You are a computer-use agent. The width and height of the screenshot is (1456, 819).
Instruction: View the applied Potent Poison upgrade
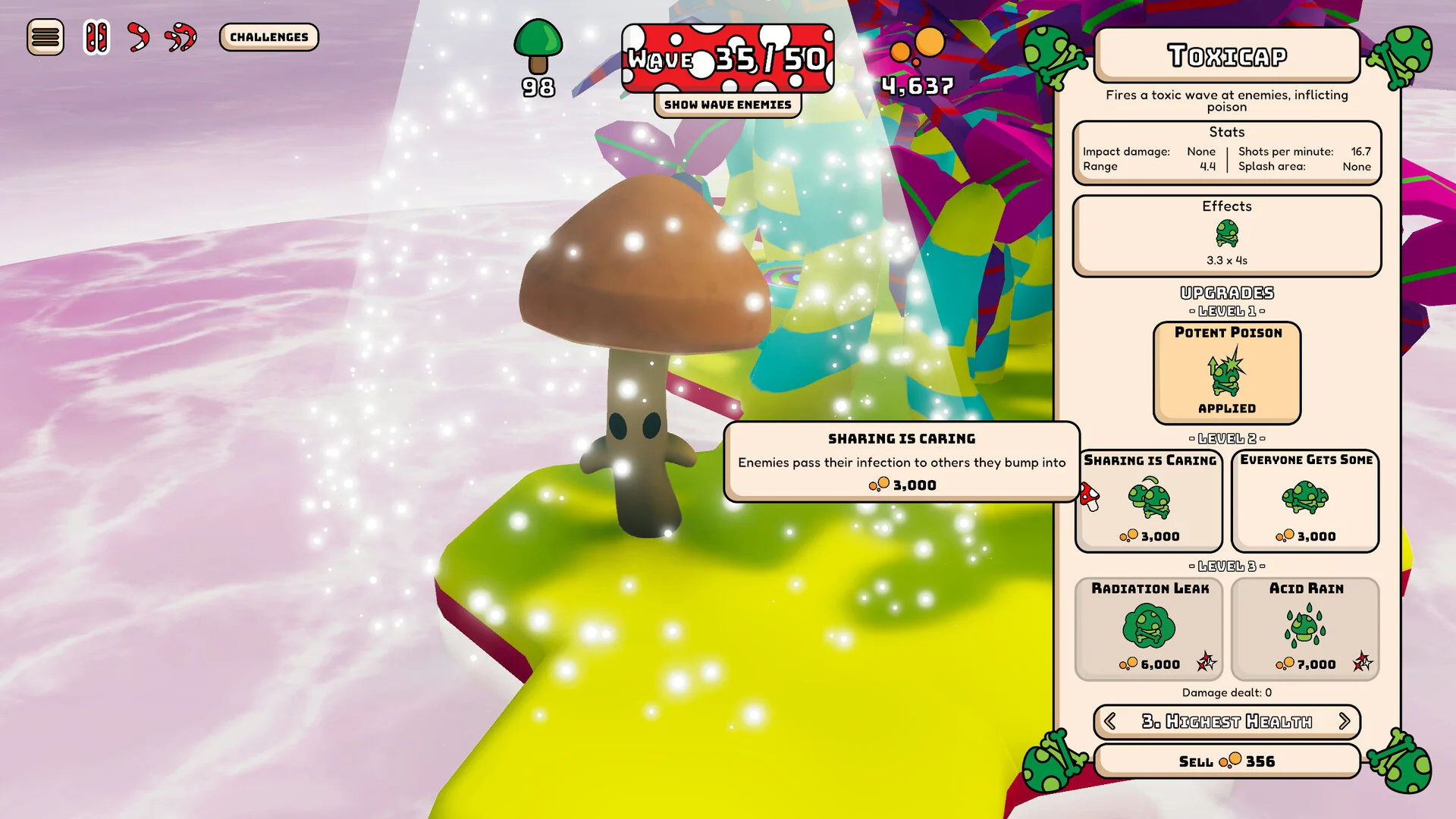pyautogui.click(x=1227, y=372)
